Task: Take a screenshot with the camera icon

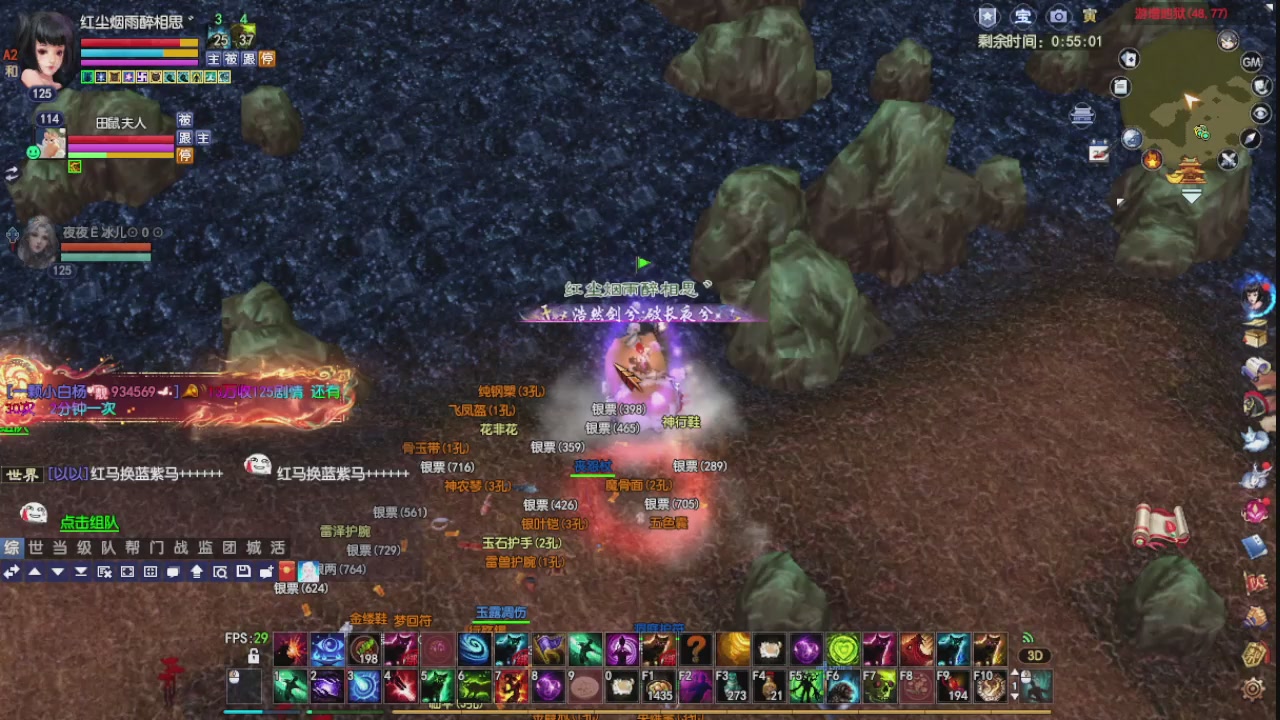Action: pos(1058,15)
